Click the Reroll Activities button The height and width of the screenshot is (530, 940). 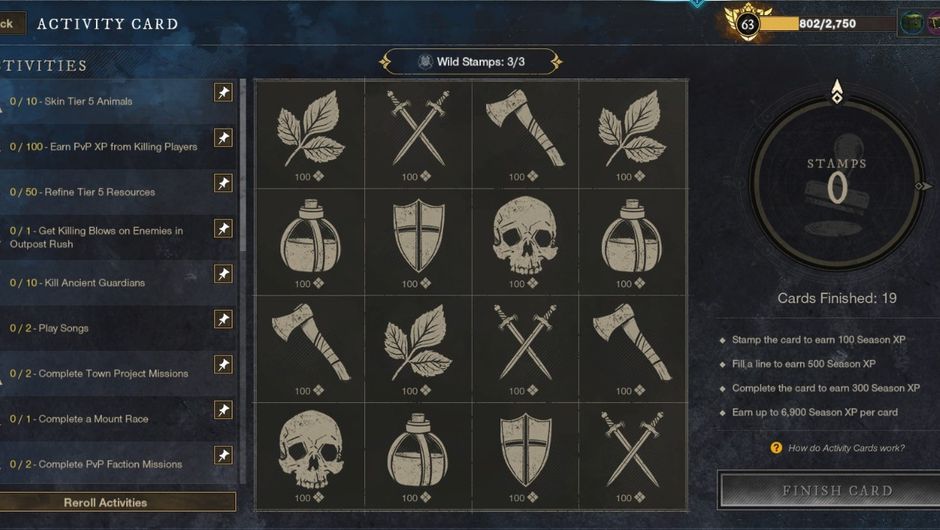pos(105,502)
